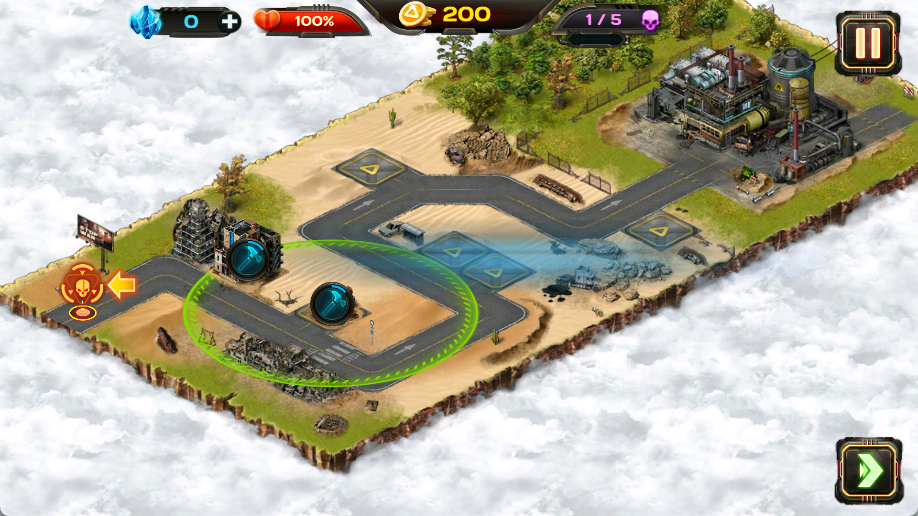Start the next wave with the green arrows button
The height and width of the screenshot is (516, 918).
click(861, 471)
